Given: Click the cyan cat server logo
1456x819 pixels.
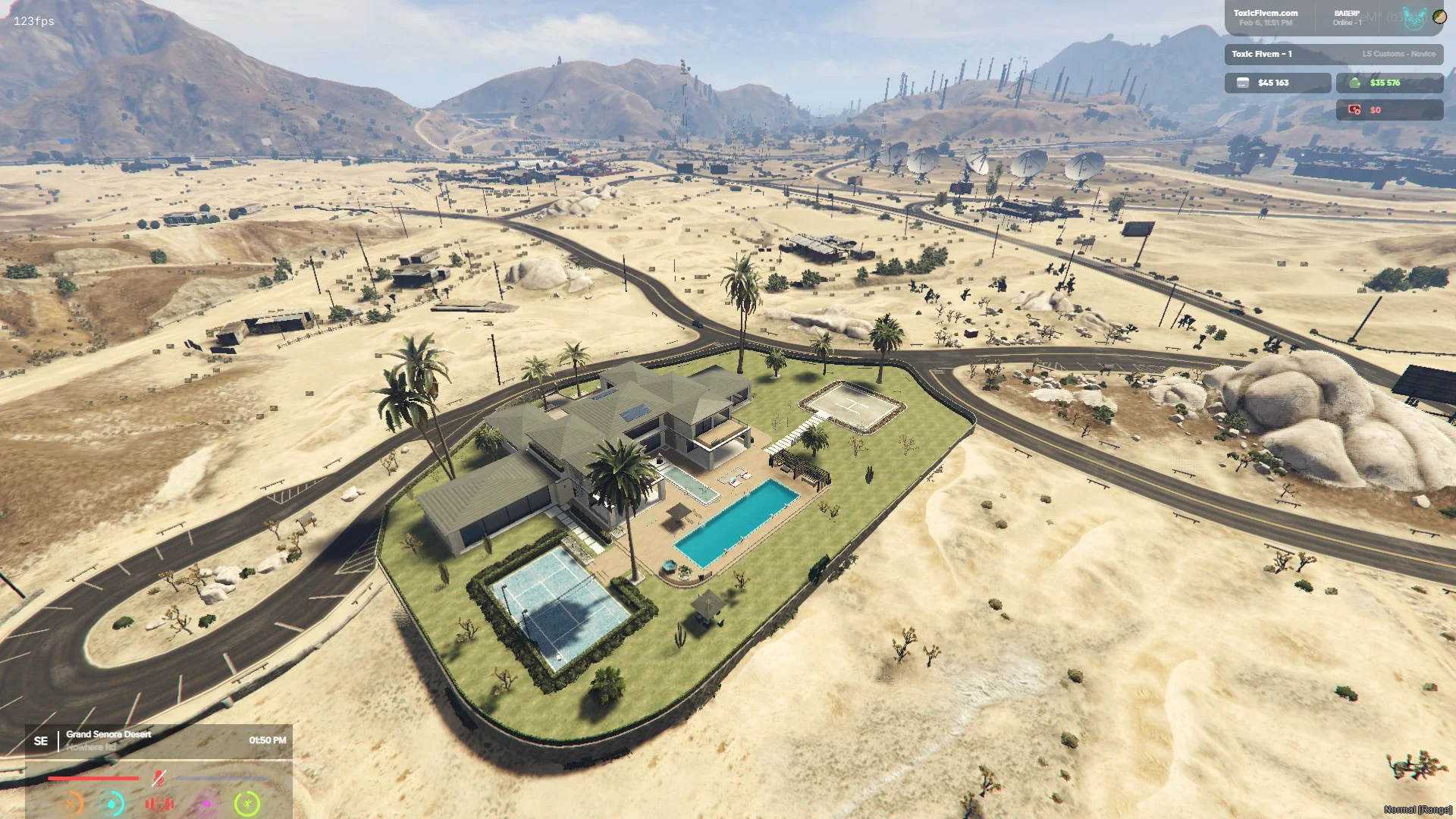Looking at the screenshot, I should coord(1414,18).
